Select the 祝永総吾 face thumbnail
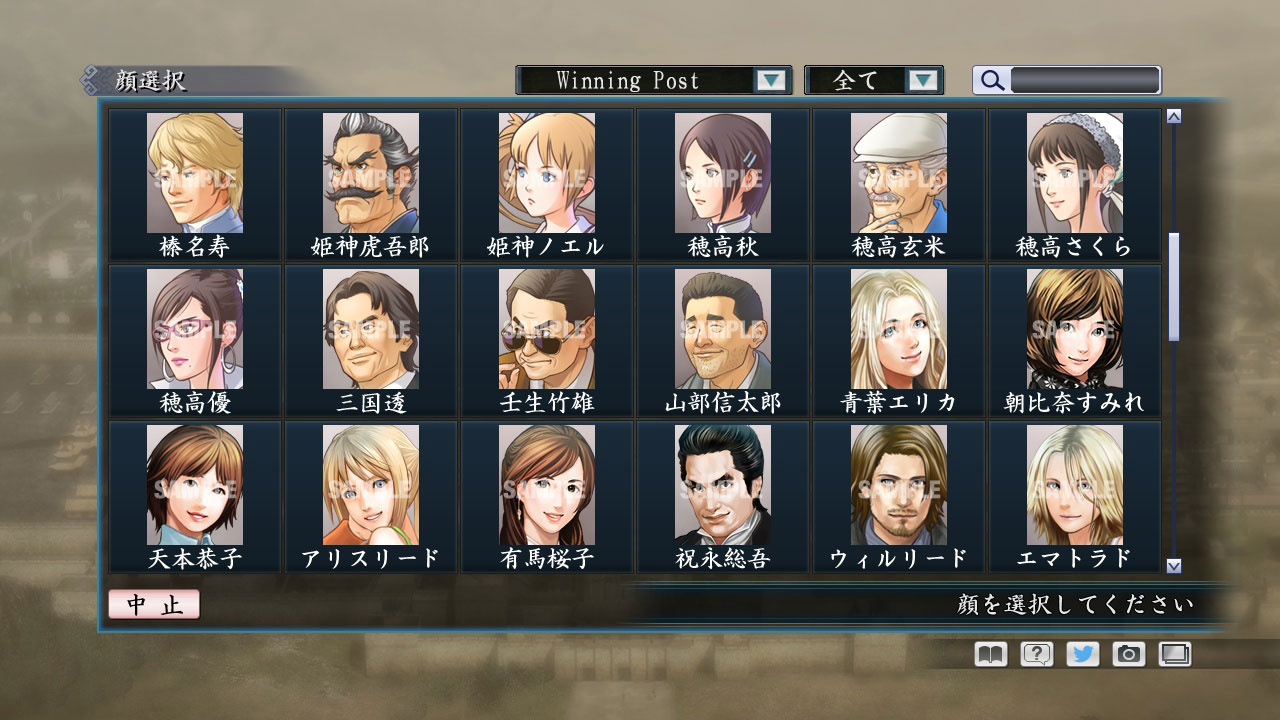 point(722,485)
